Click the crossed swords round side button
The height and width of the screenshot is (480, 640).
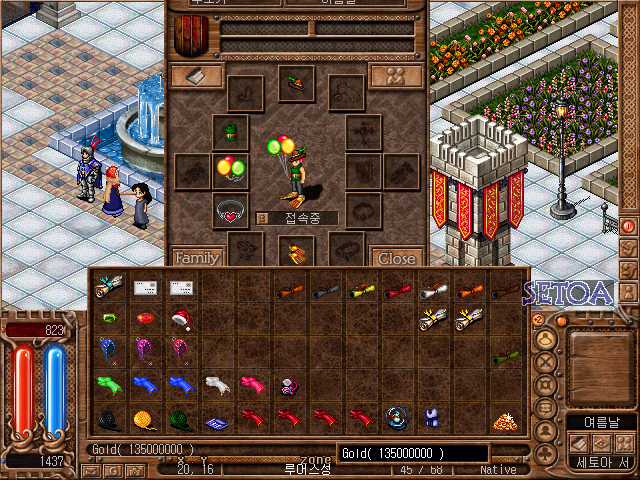pyautogui.click(x=546, y=363)
